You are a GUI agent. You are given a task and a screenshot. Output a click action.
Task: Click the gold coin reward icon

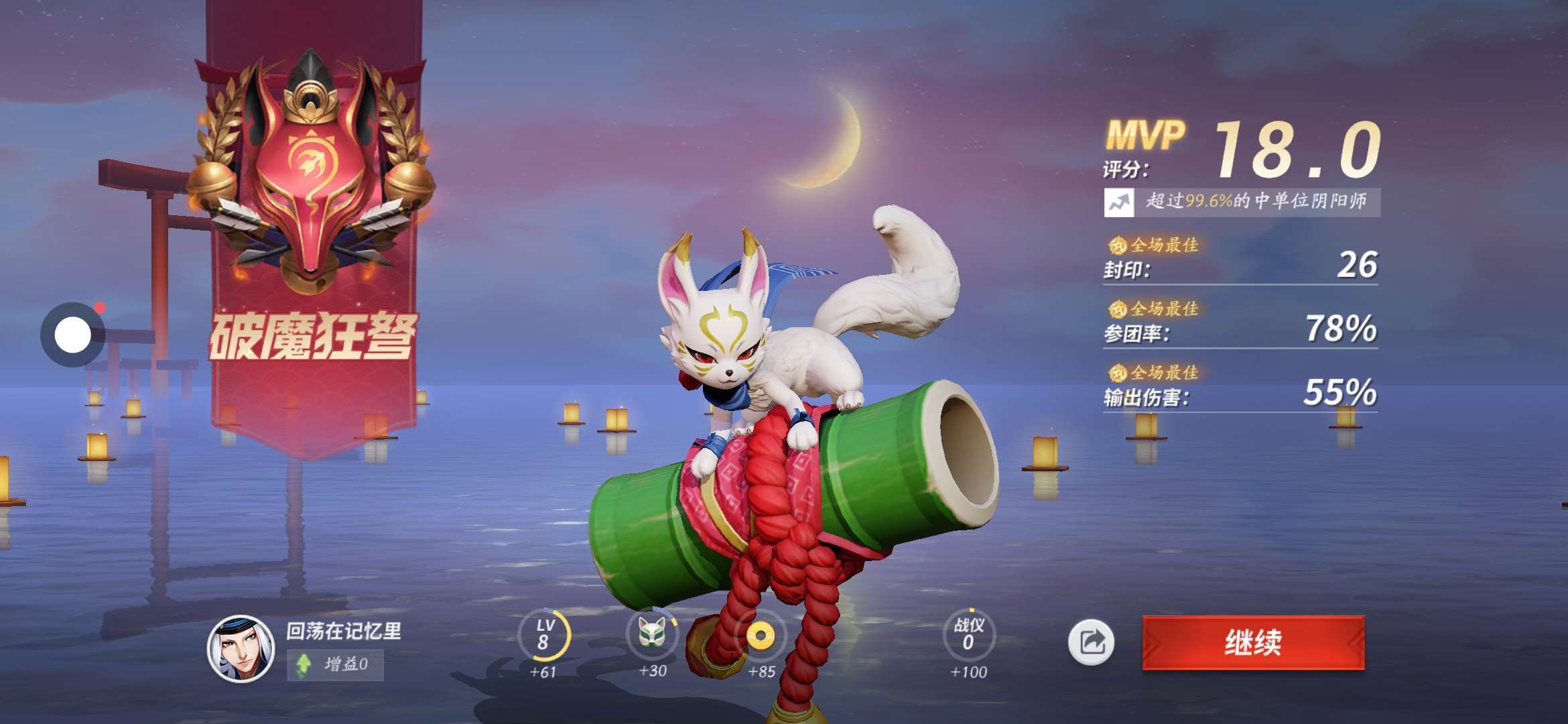point(761,634)
